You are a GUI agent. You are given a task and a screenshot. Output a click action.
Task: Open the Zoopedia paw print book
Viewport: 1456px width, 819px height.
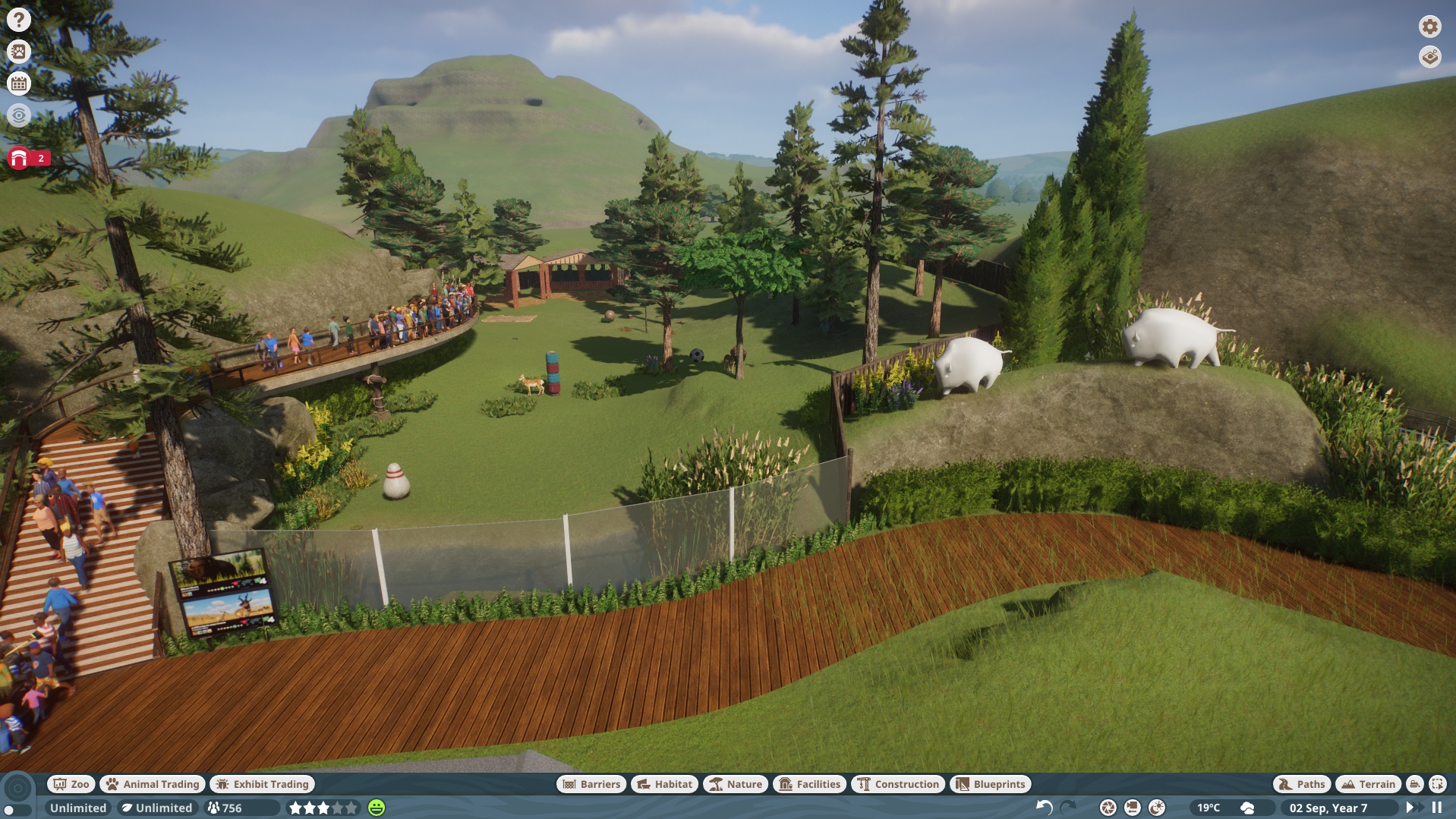pyautogui.click(x=19, y=52)
